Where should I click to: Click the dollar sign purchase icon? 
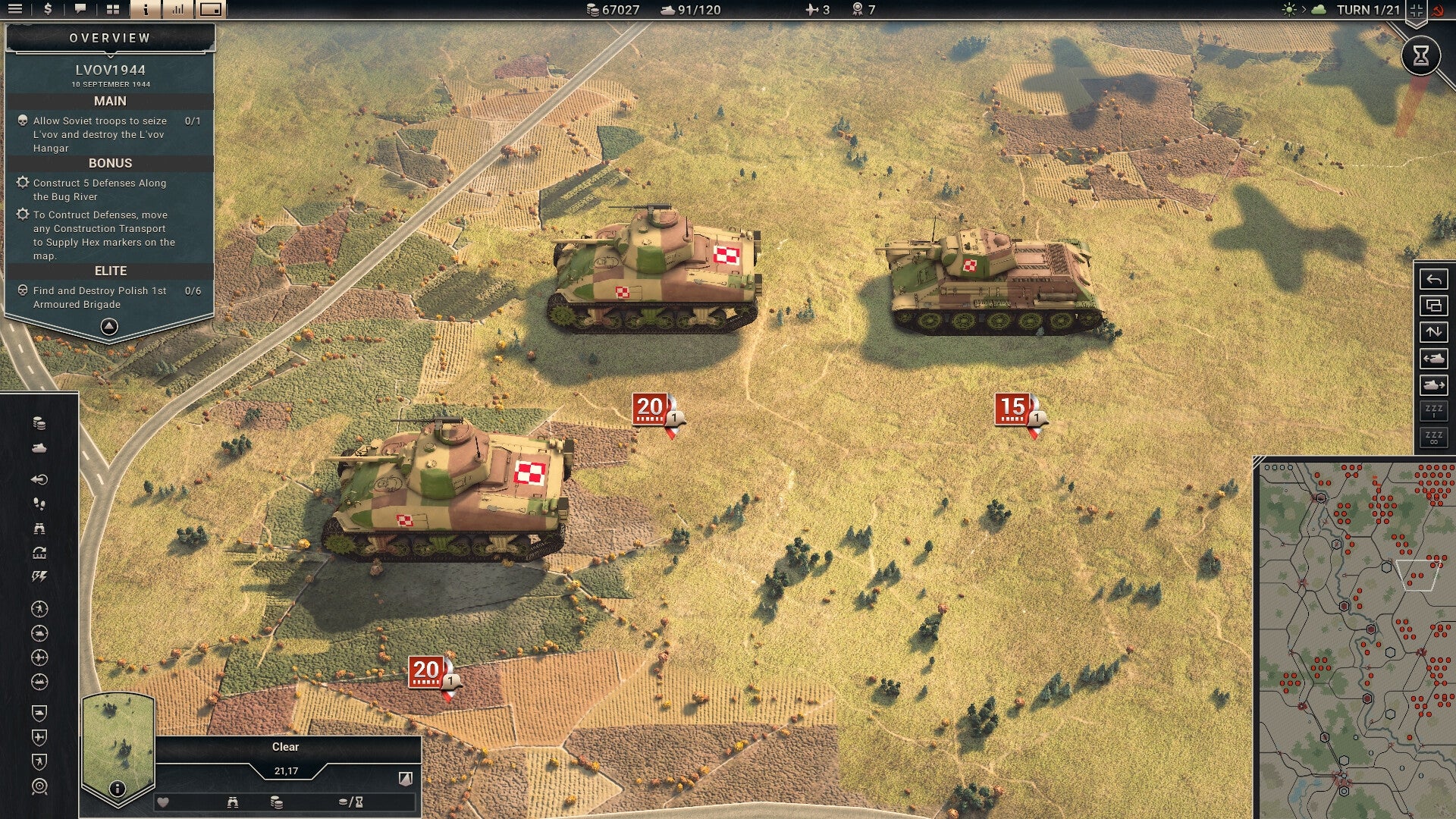(47, 10)
